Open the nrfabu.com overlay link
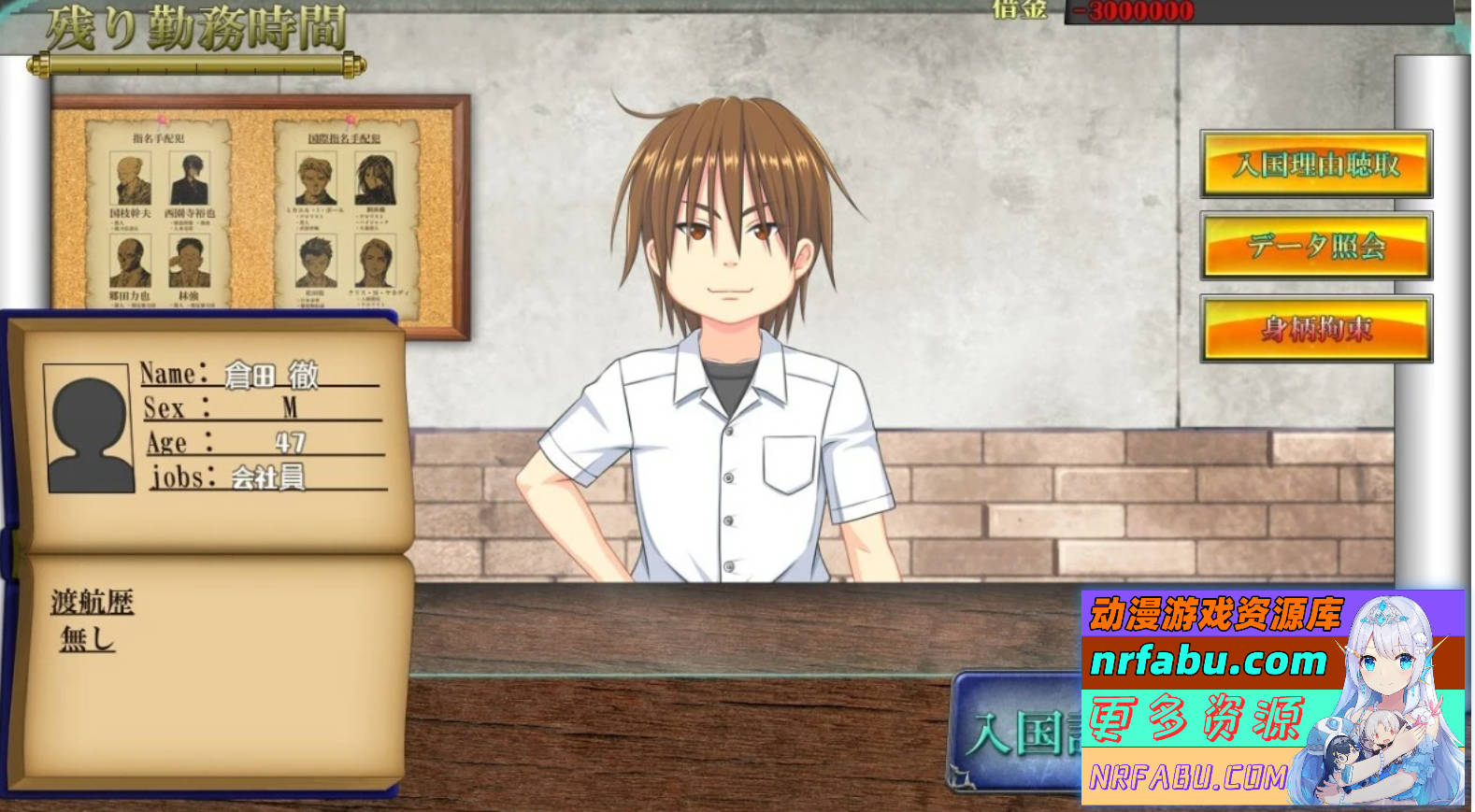 (x=1209, y=662)
